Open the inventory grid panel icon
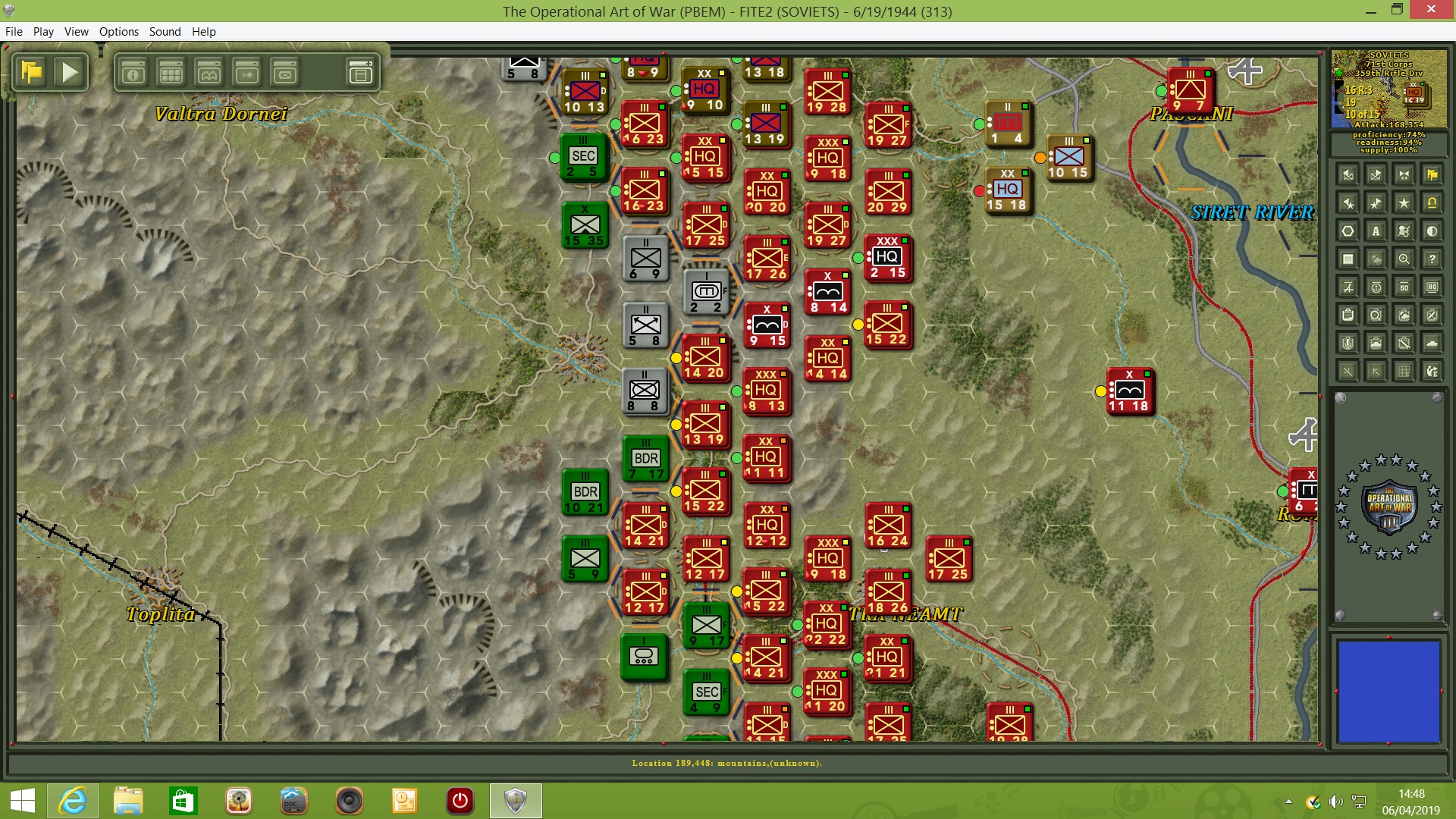1456x819 pixels. tap(171, 73)
